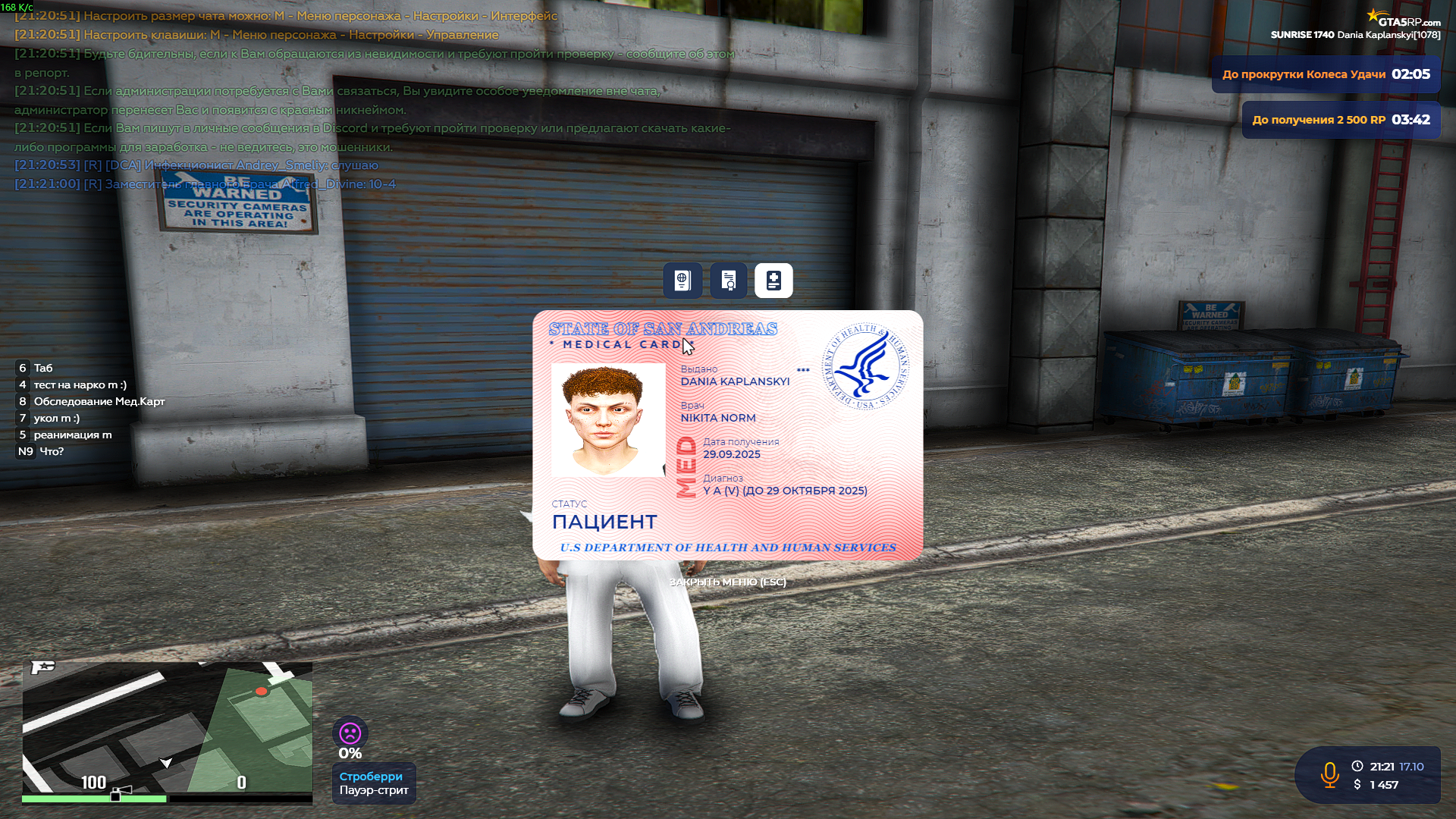The image size is (1456, 819).
Task: Select the passport document icon above the card
Action: pyautogui.click(x=682, y=280)
